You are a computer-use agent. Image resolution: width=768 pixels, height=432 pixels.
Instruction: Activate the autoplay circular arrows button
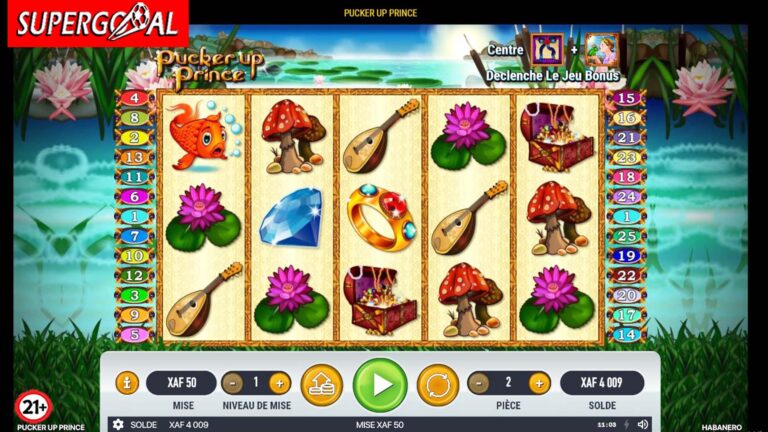(437, 384)
